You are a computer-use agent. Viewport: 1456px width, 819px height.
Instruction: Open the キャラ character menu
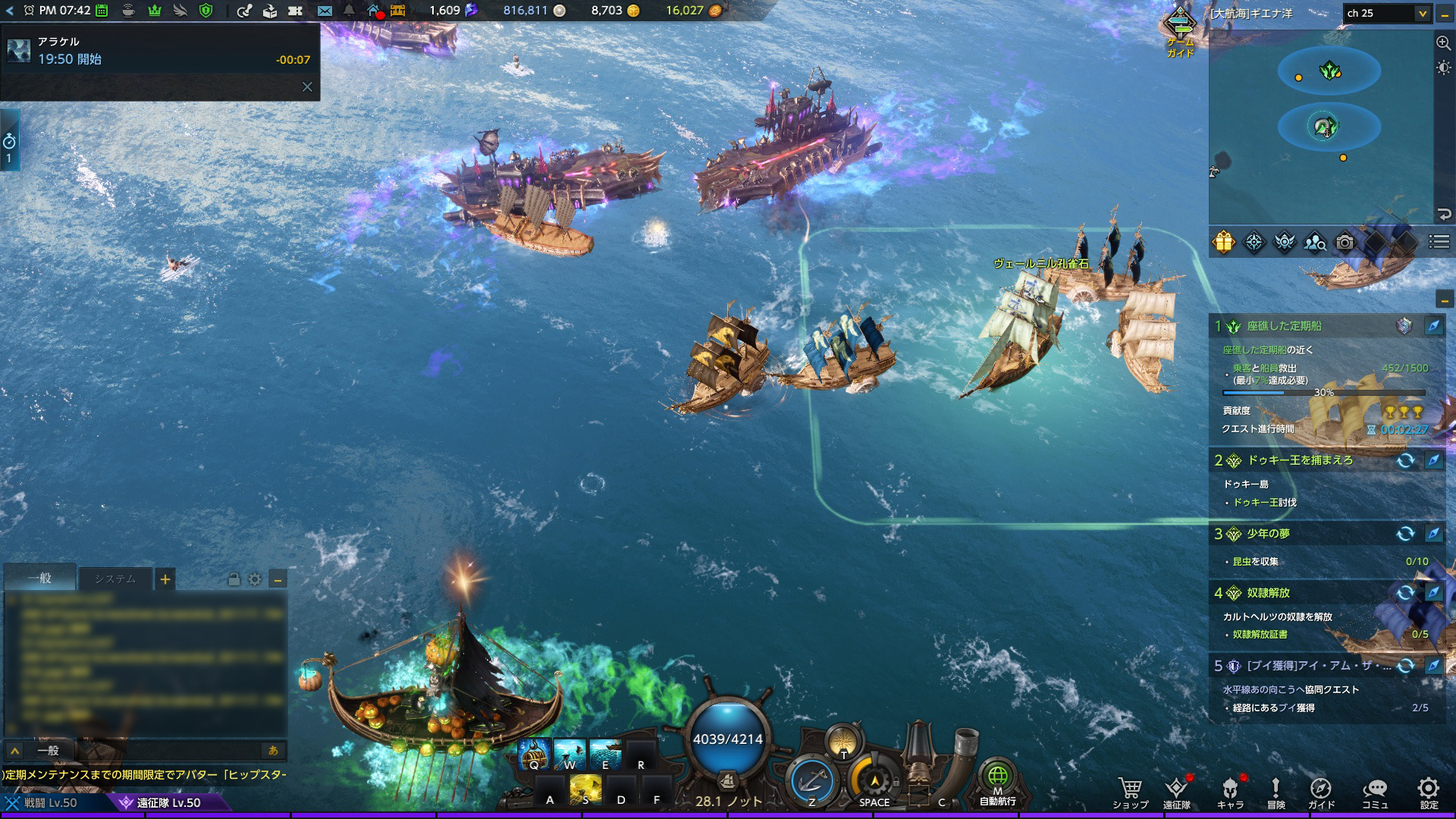point(1230,792)
